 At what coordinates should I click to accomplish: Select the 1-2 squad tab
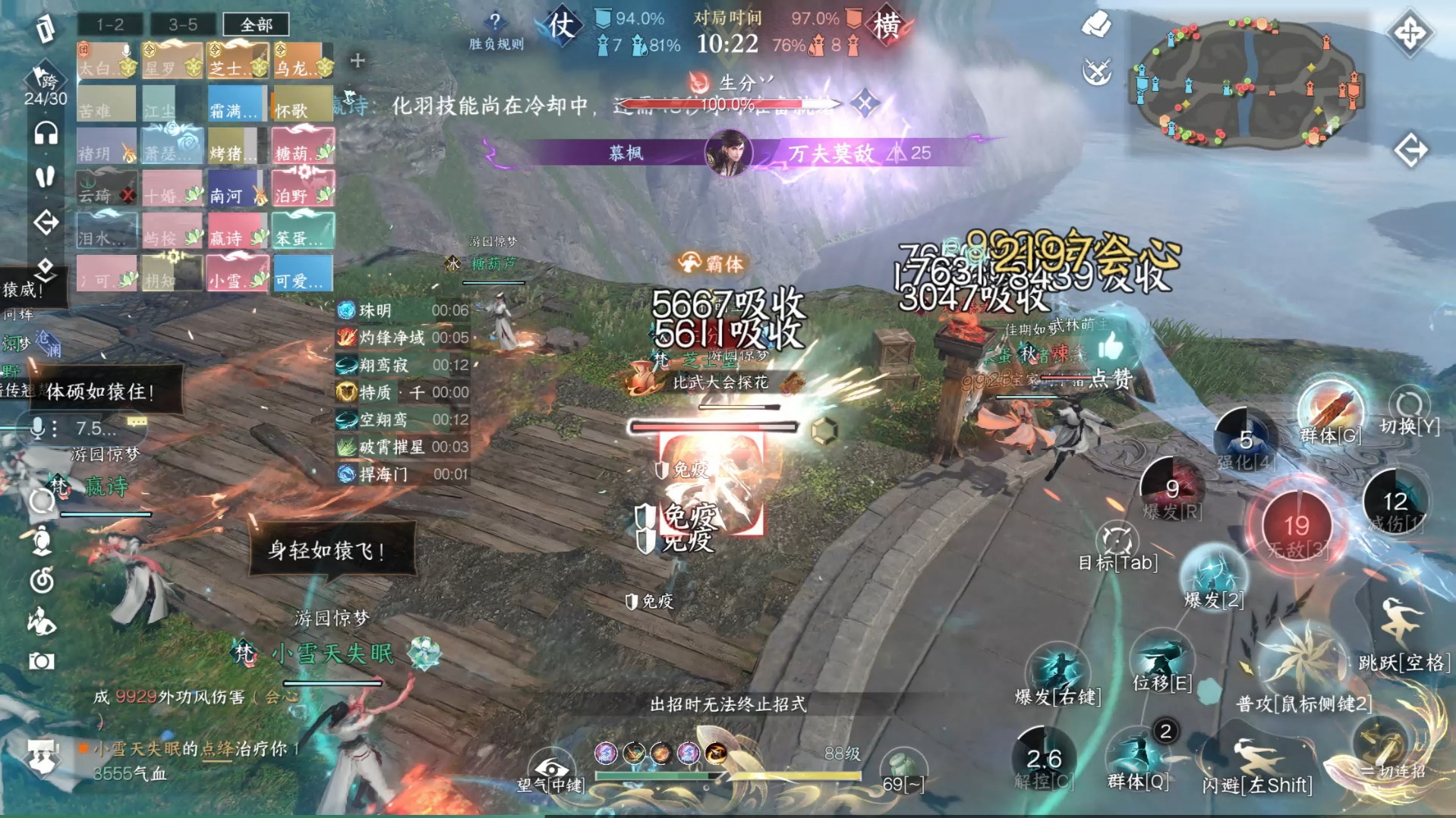(x=110, y=24)
